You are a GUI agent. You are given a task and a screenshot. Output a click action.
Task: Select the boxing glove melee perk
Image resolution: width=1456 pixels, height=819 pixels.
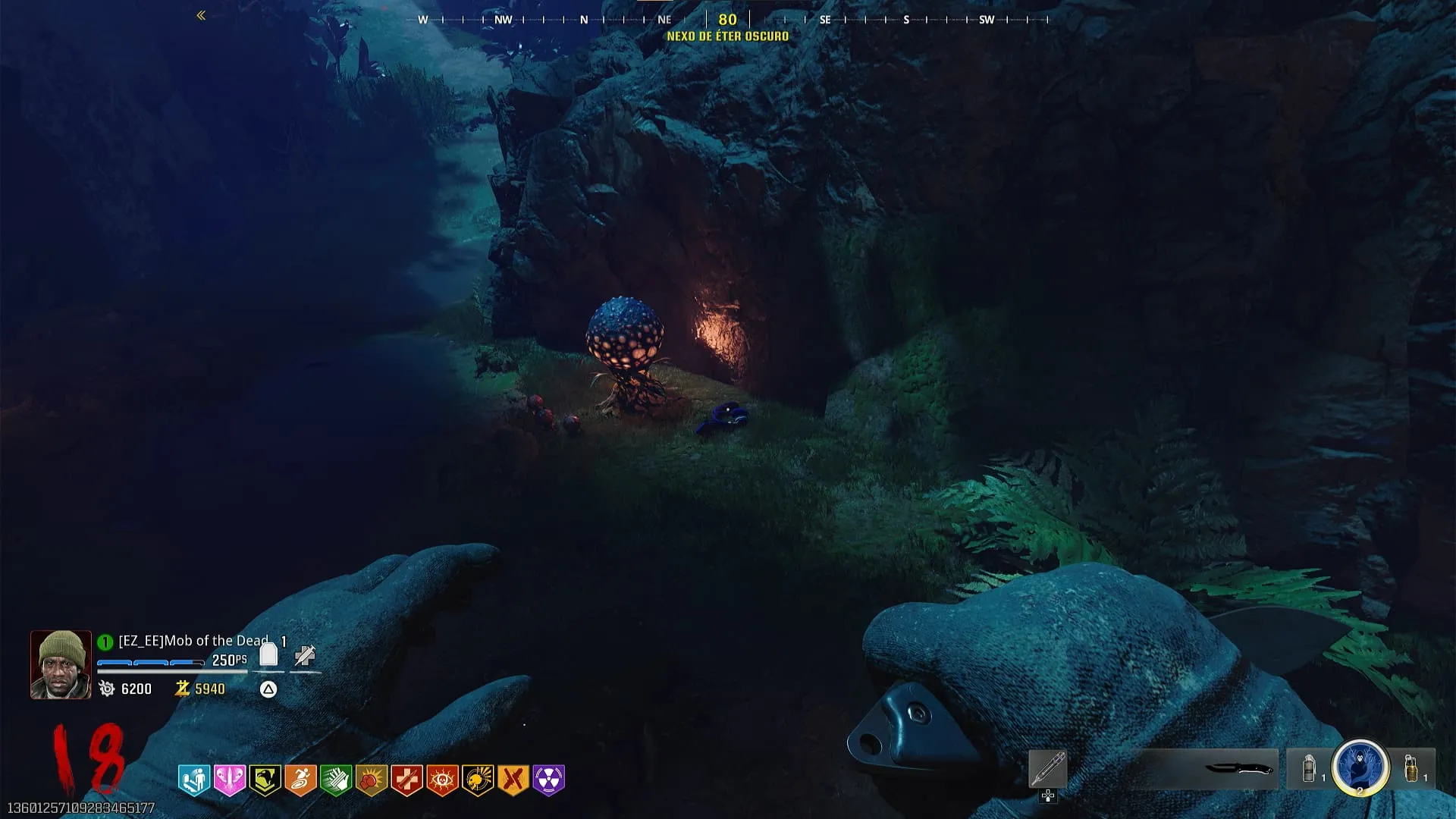[372, 780]
